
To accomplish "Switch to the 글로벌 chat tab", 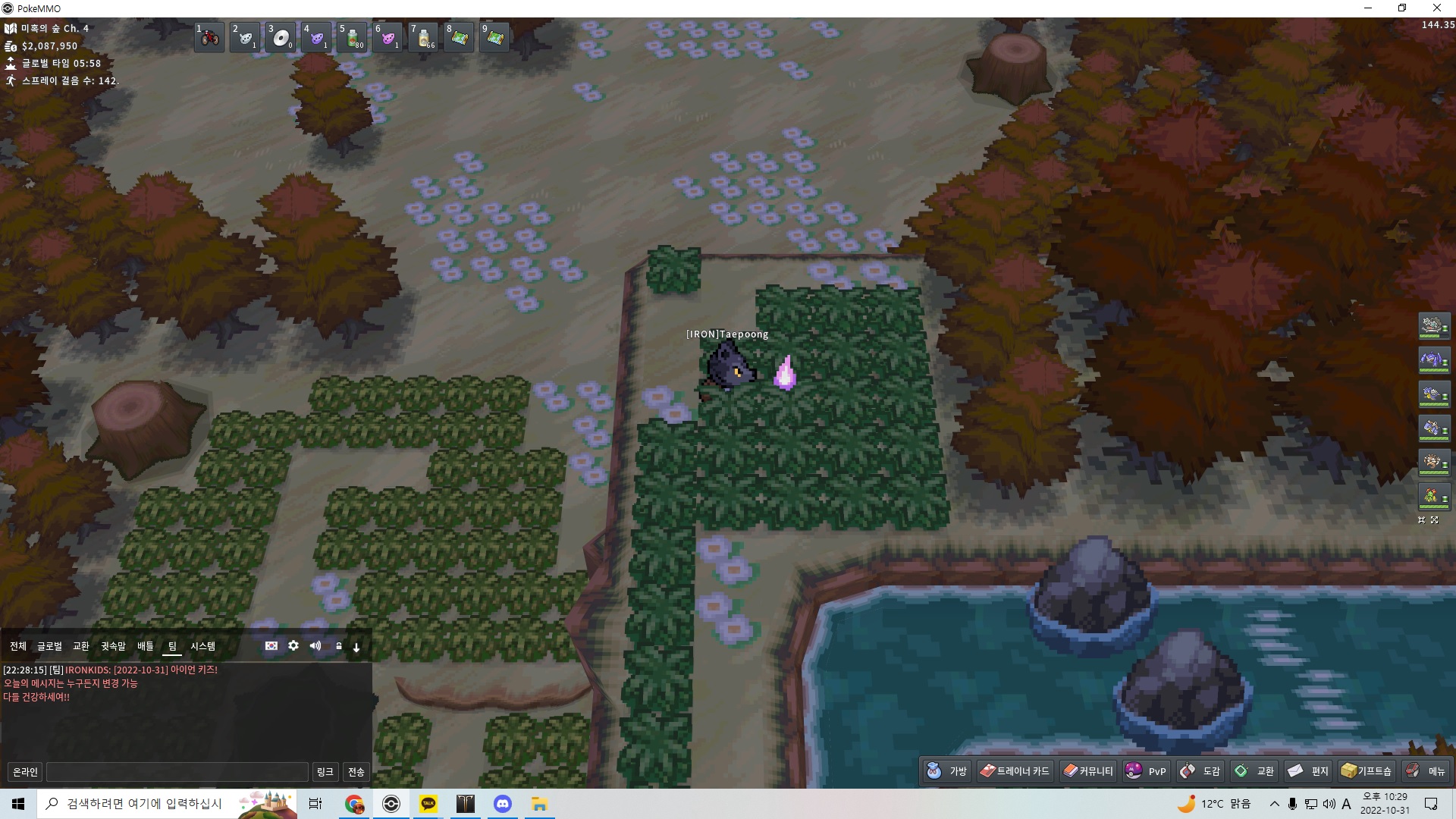I will (x=49, y=646).
